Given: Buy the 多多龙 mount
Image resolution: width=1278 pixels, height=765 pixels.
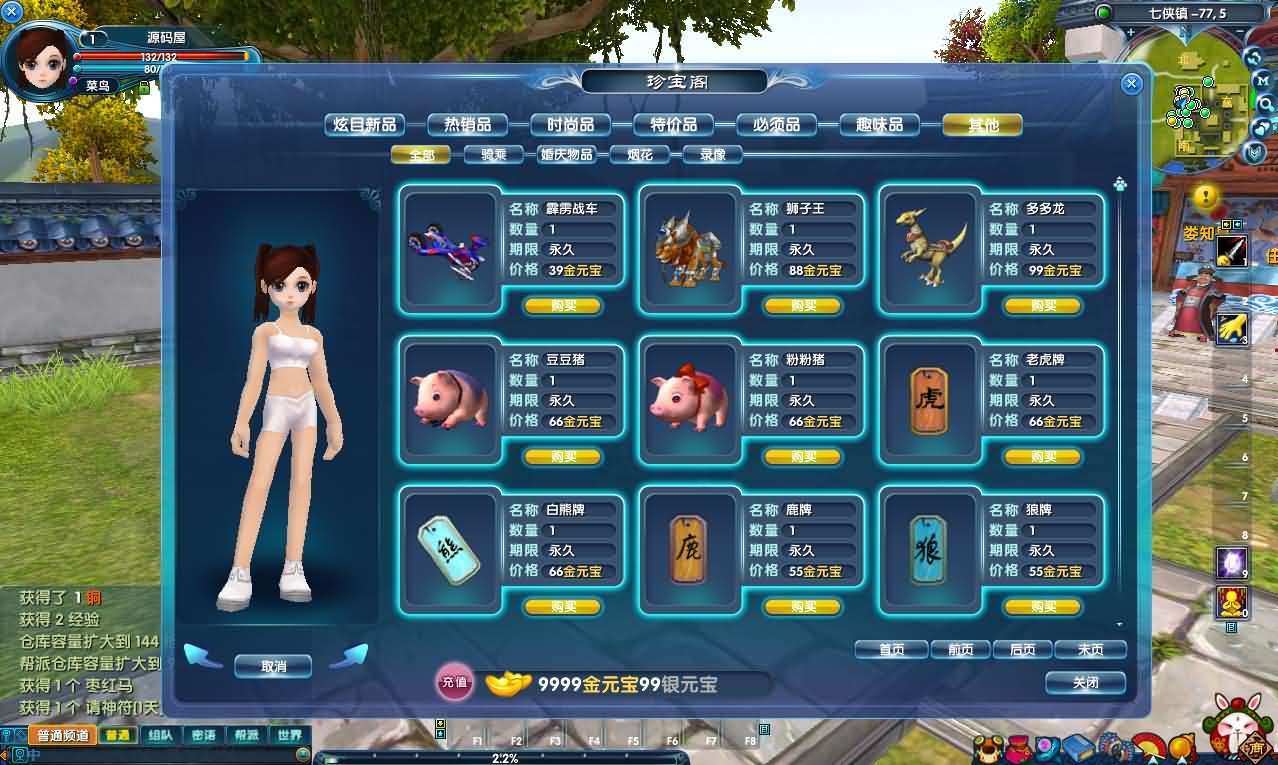Looking at the screenshot, I should (1043, 306).
